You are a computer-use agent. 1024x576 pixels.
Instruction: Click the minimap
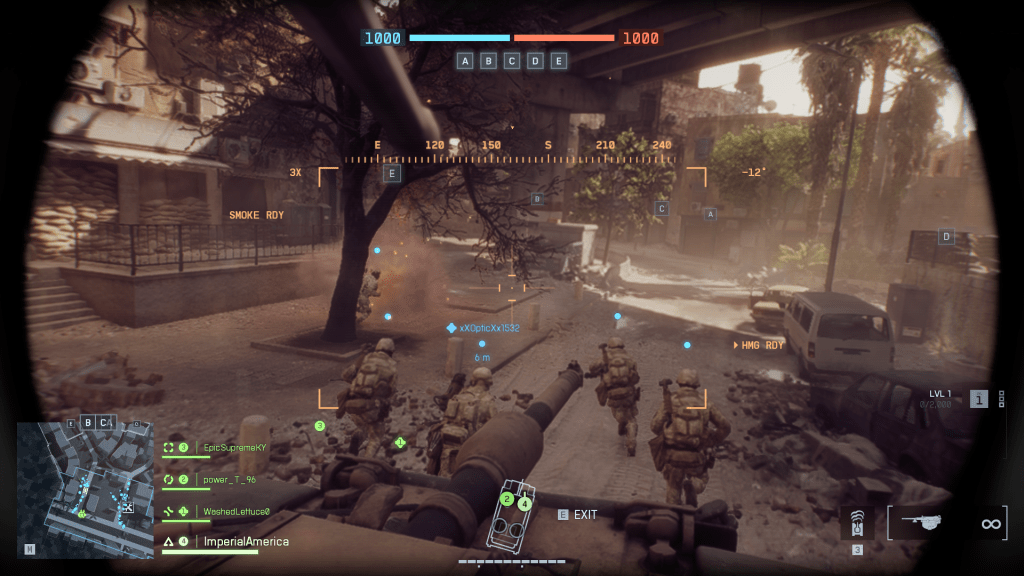pos(84,489)
